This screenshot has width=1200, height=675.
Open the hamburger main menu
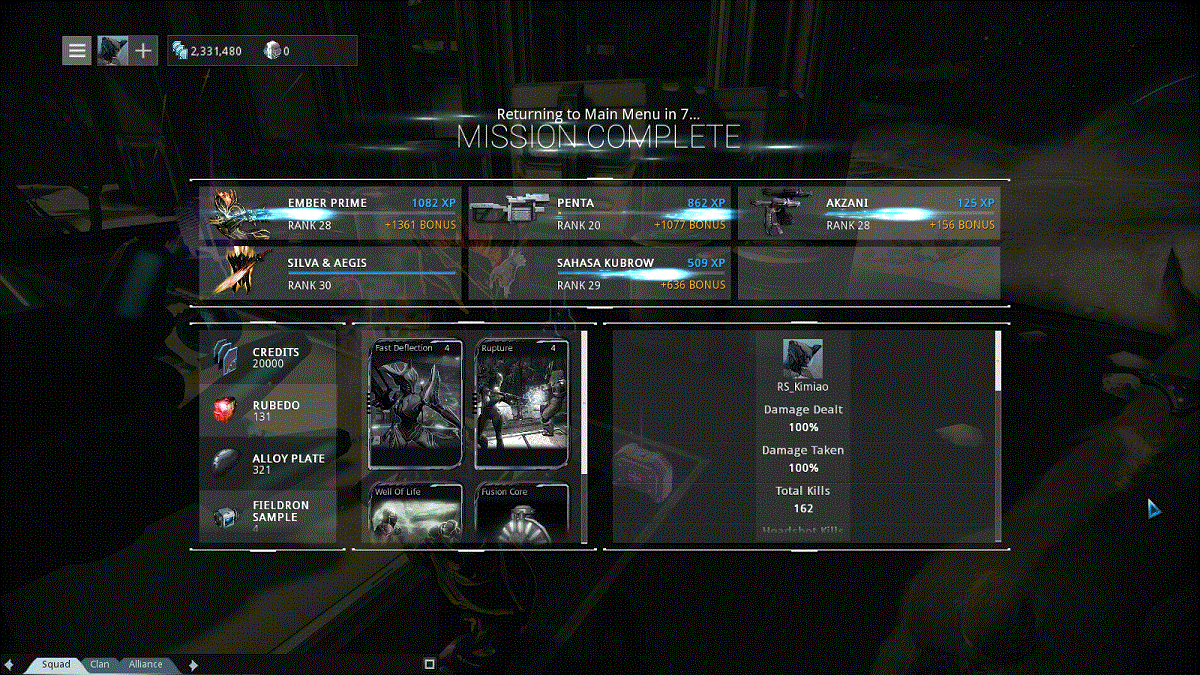77,50
